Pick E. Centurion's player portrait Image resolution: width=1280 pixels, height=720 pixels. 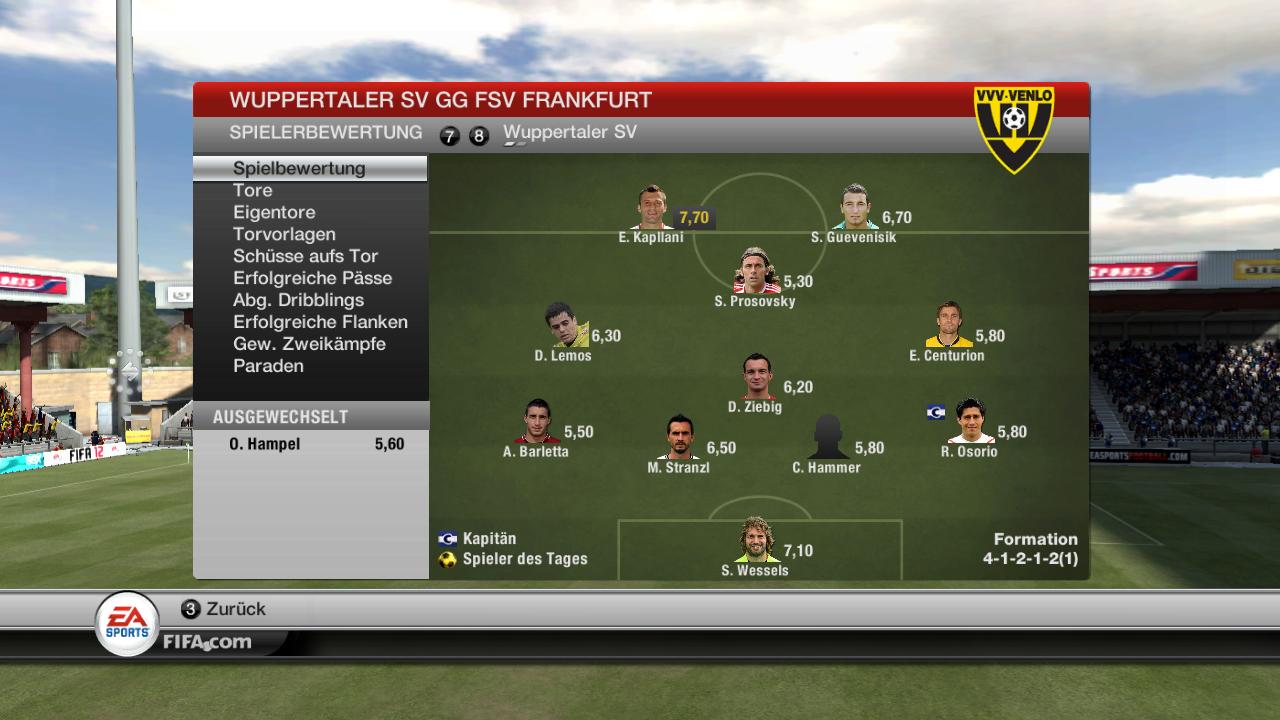948,326
